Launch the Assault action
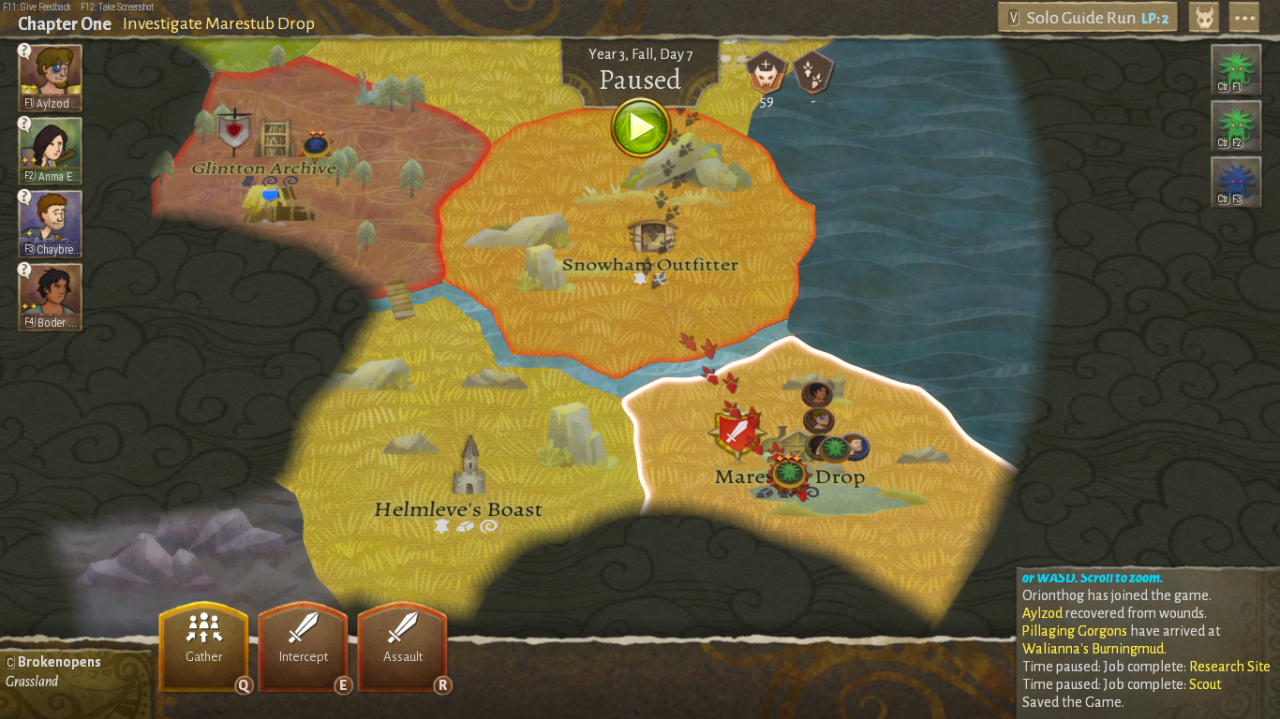The image size is (1280, 719). click(402, 645)
